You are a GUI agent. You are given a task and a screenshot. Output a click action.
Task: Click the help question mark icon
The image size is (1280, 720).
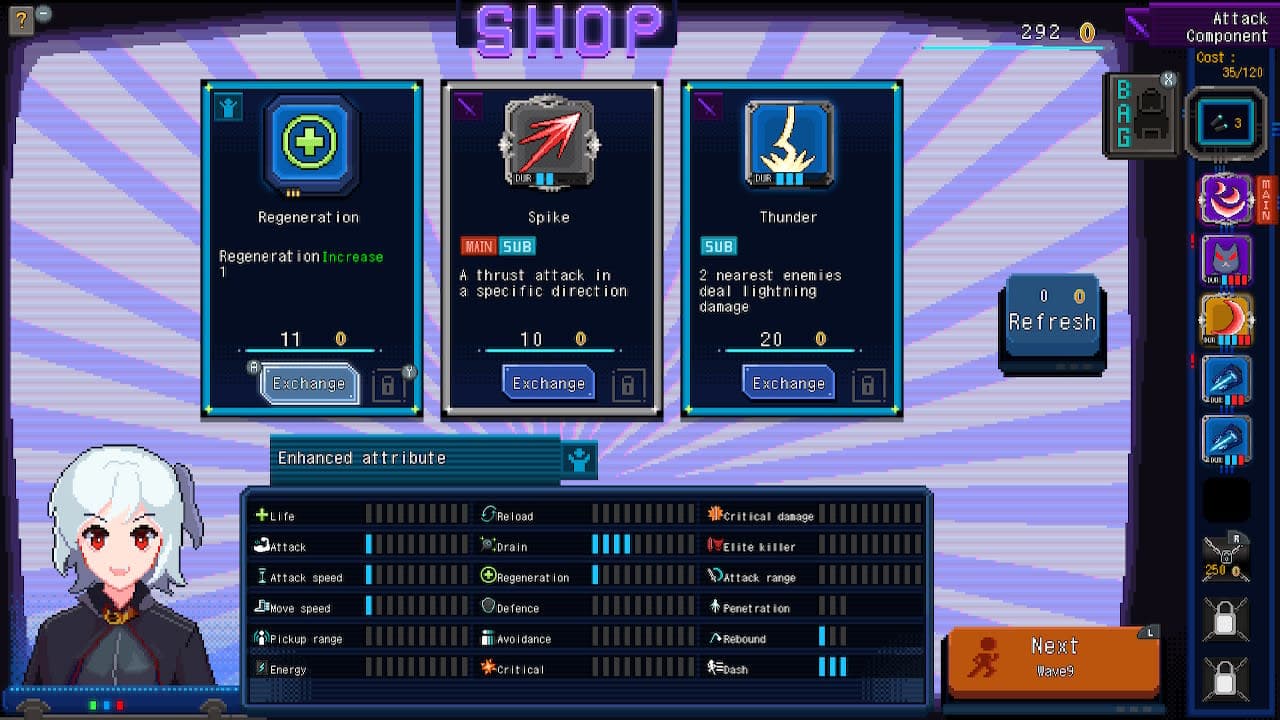(x=20, y=20)
